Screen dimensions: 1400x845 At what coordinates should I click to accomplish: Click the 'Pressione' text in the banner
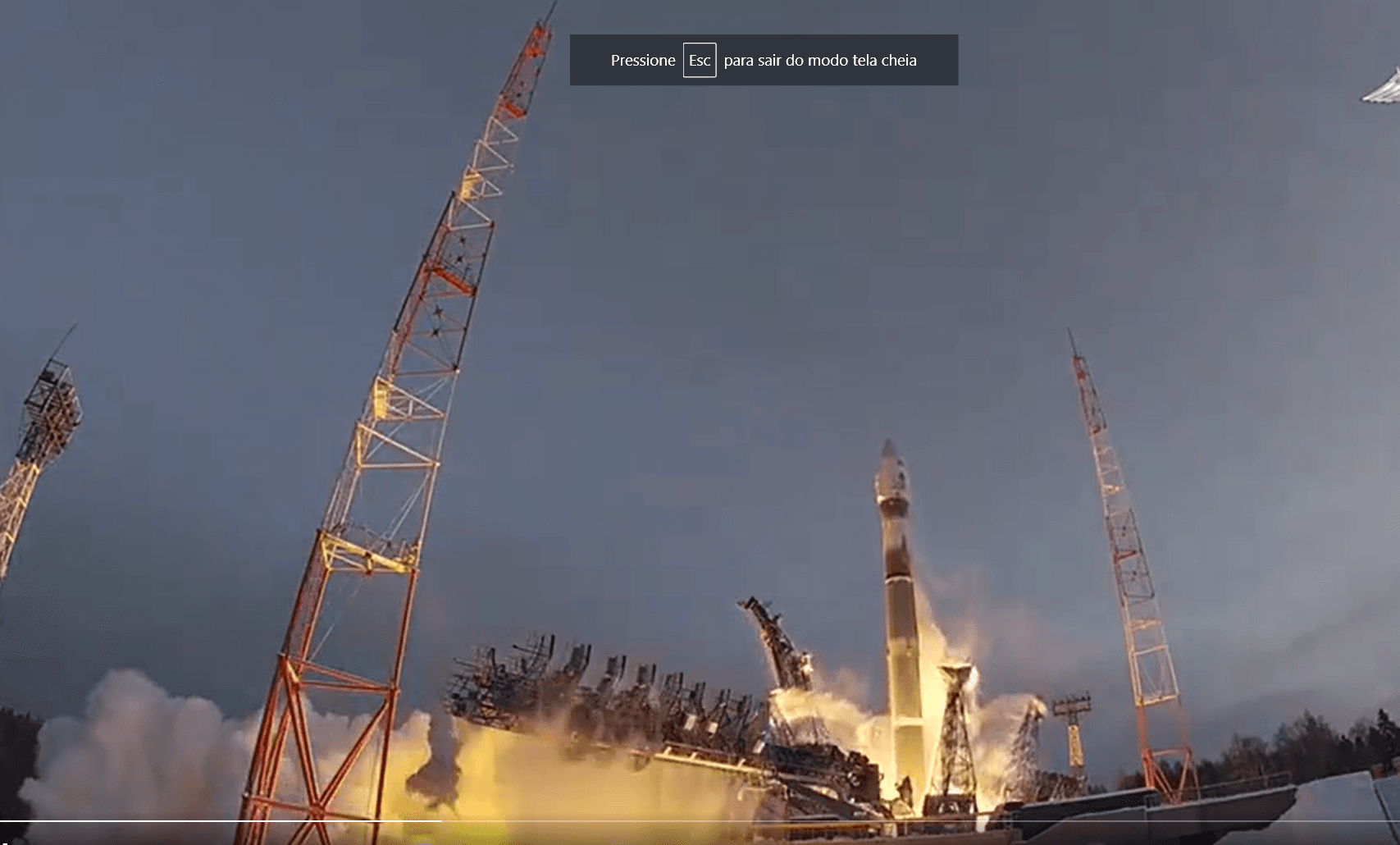click(643, 61)
